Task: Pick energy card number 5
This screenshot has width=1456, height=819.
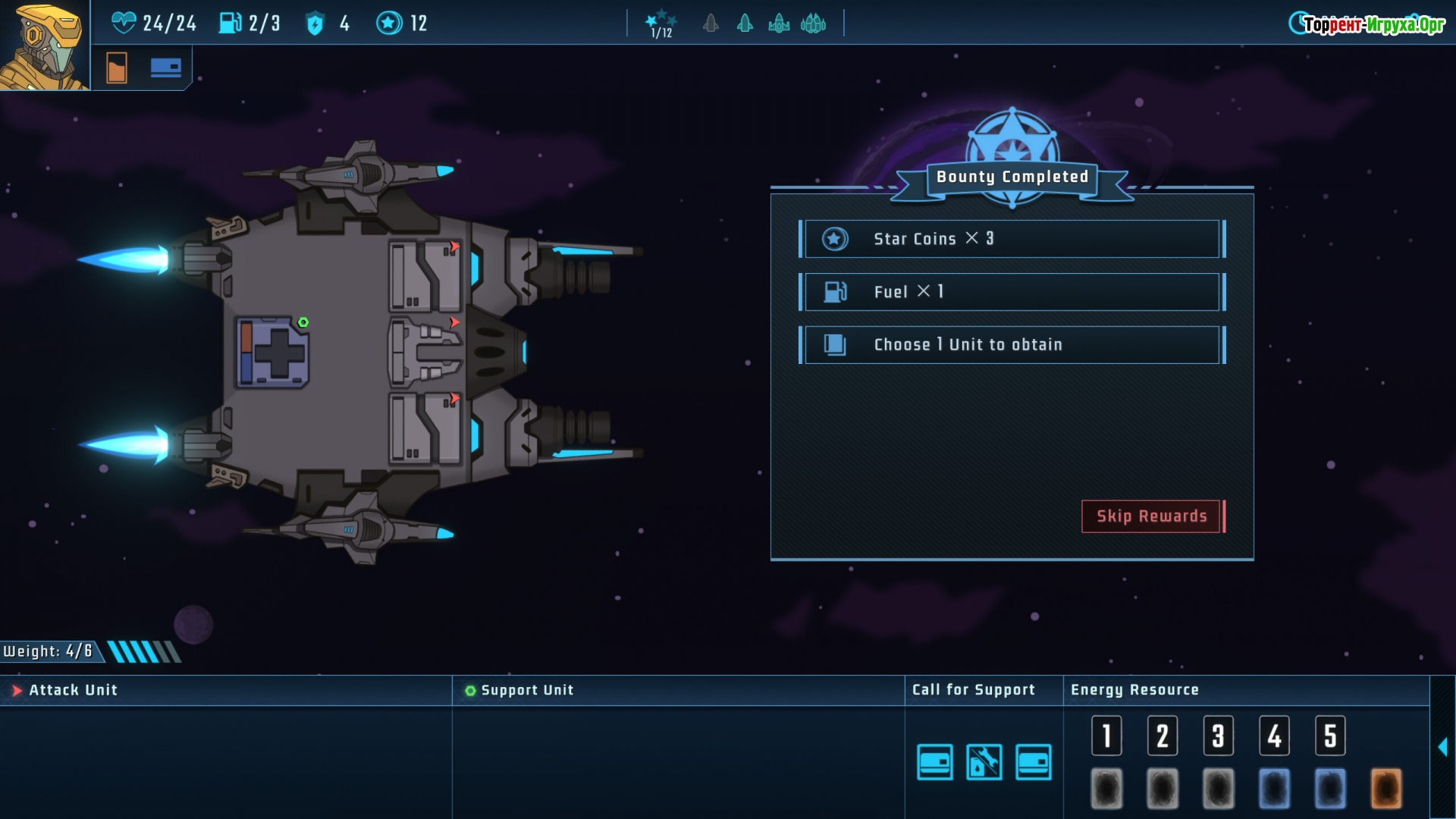Action: pyautogui.click(x=1330, y=736)
